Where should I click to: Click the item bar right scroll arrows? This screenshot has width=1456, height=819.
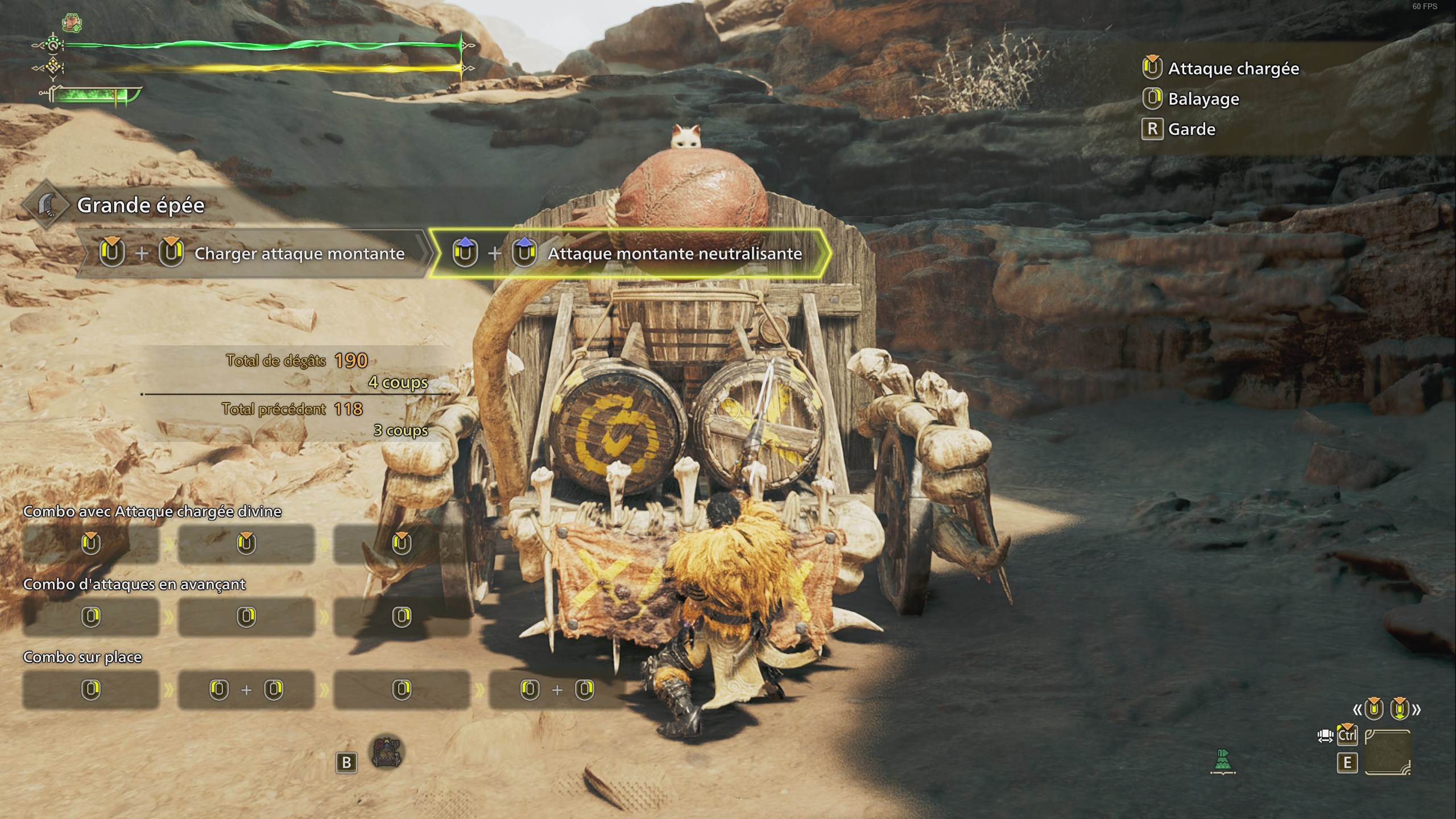pos(1416,709)
